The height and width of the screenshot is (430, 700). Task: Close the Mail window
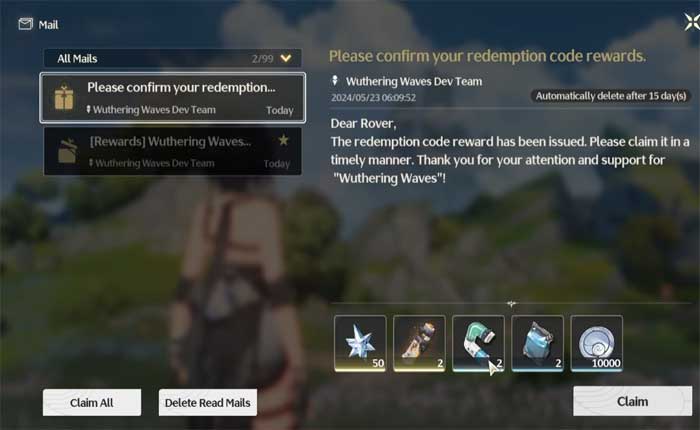(680, 22)
